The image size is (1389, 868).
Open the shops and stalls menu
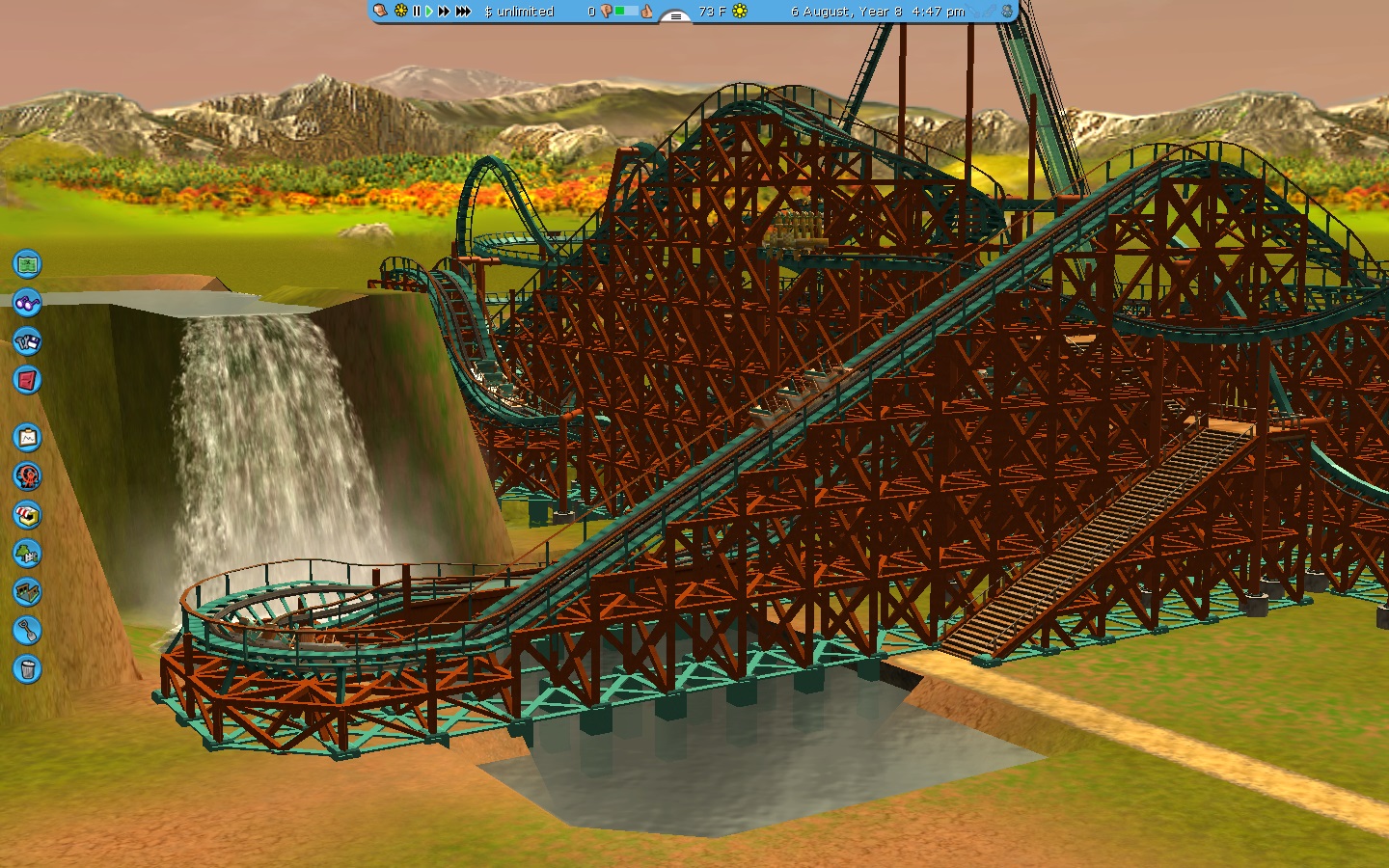coord(27,515)
